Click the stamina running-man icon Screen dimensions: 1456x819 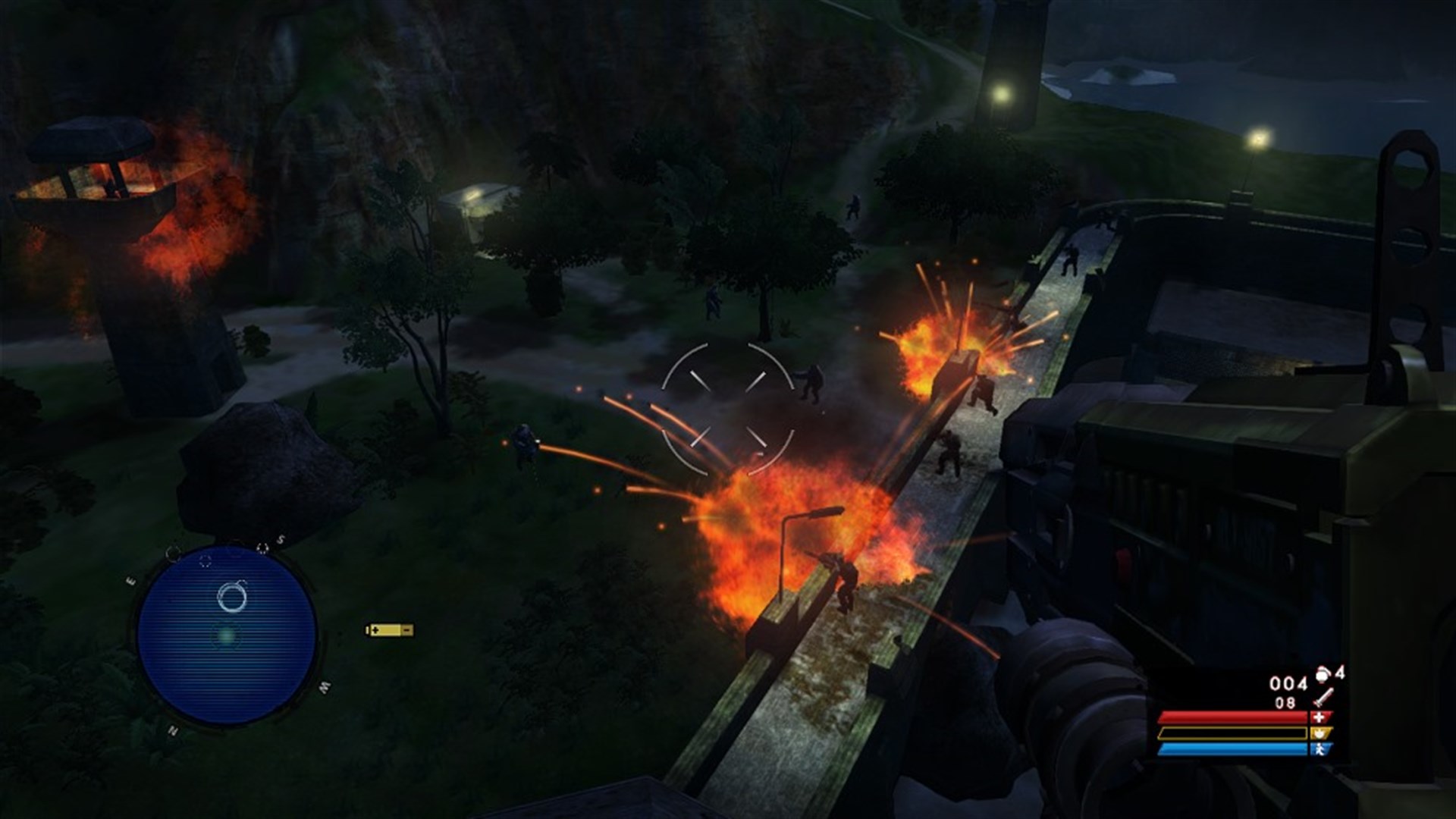coord(1321,749)
